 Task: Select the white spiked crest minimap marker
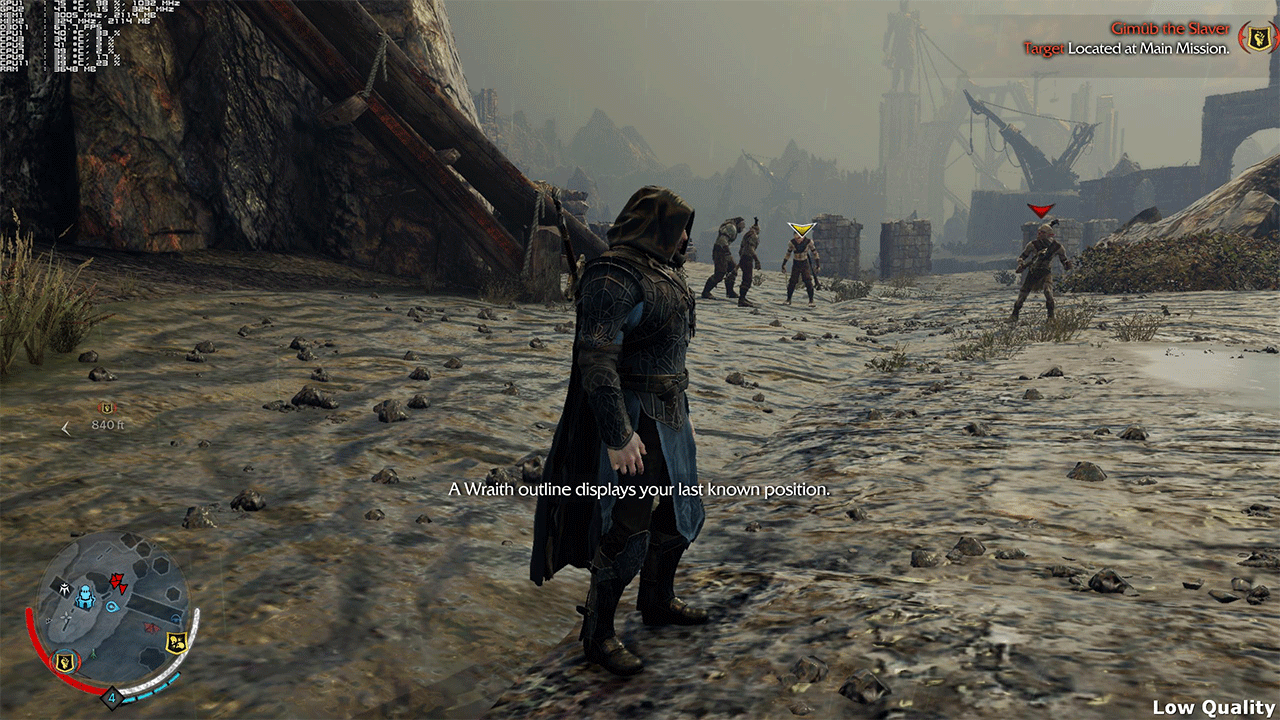tap(65, 590)
